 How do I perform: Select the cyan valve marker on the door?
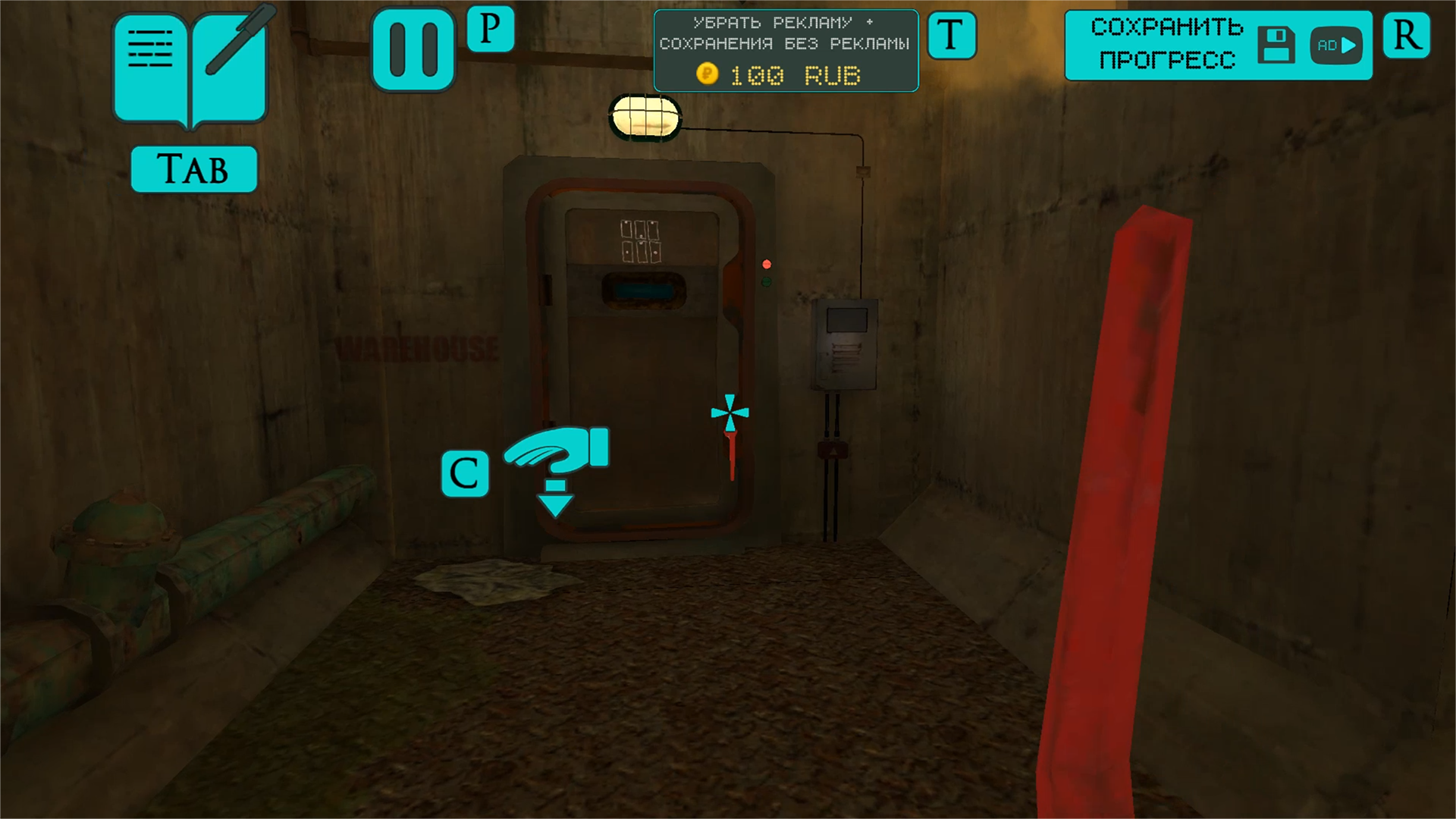tap(730, 412)
